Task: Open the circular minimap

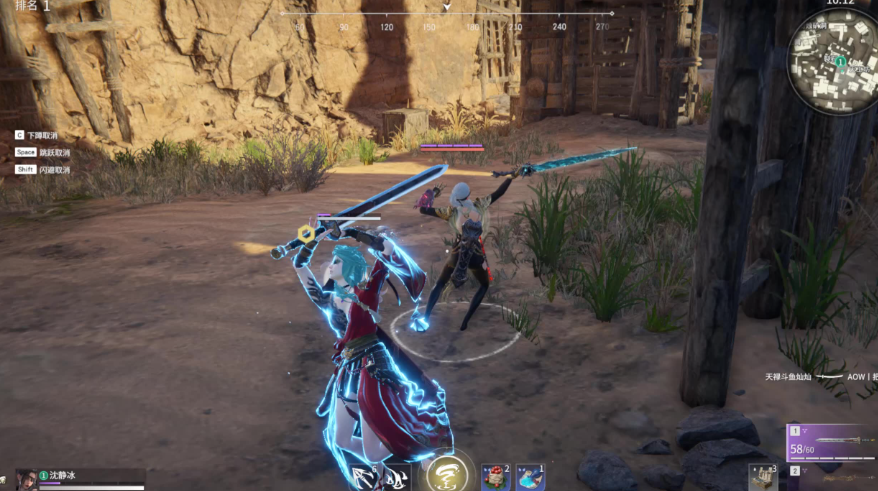Action: click(832, 62)
